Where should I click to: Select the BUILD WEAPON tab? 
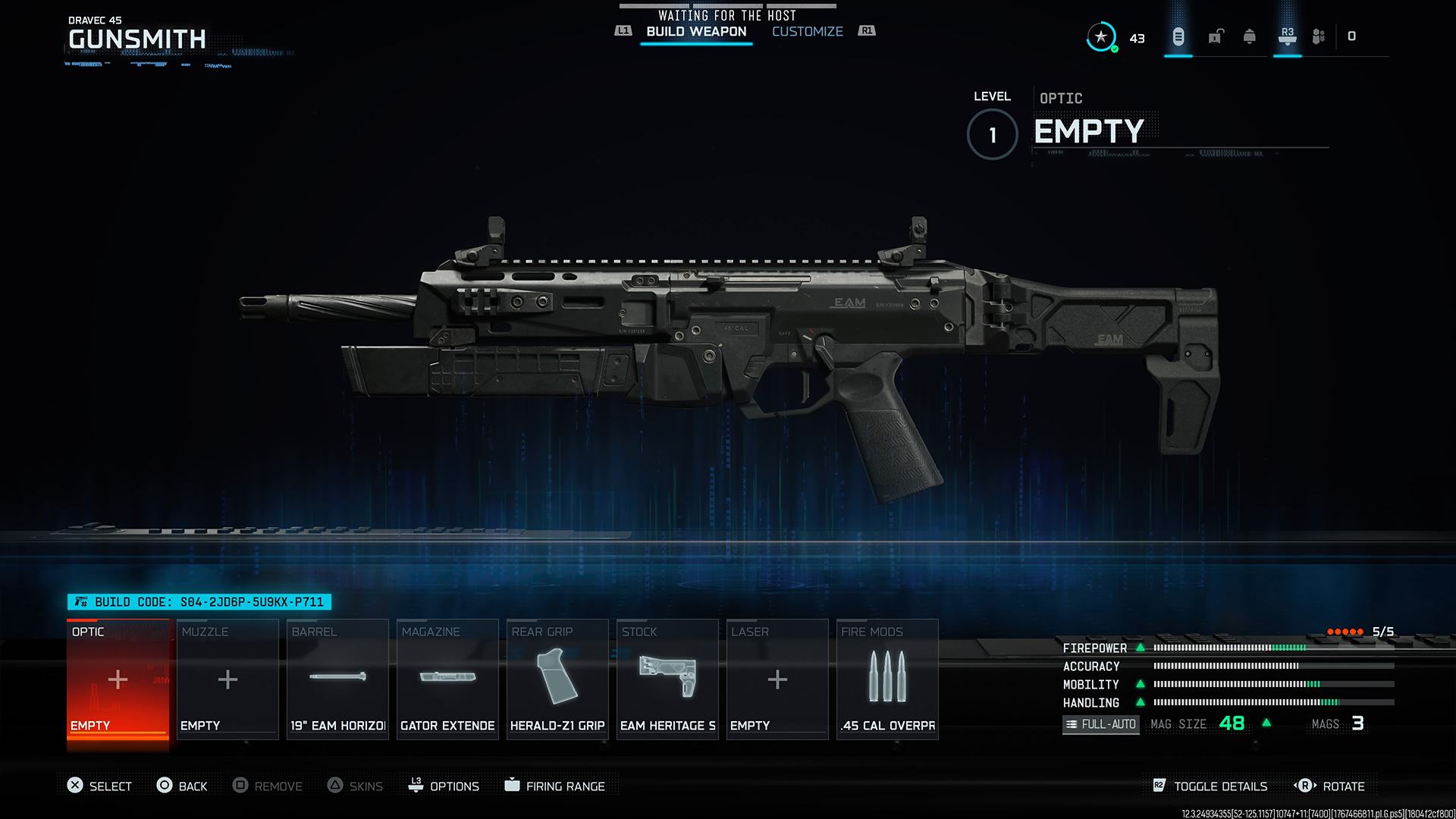[x=695, y=31]
